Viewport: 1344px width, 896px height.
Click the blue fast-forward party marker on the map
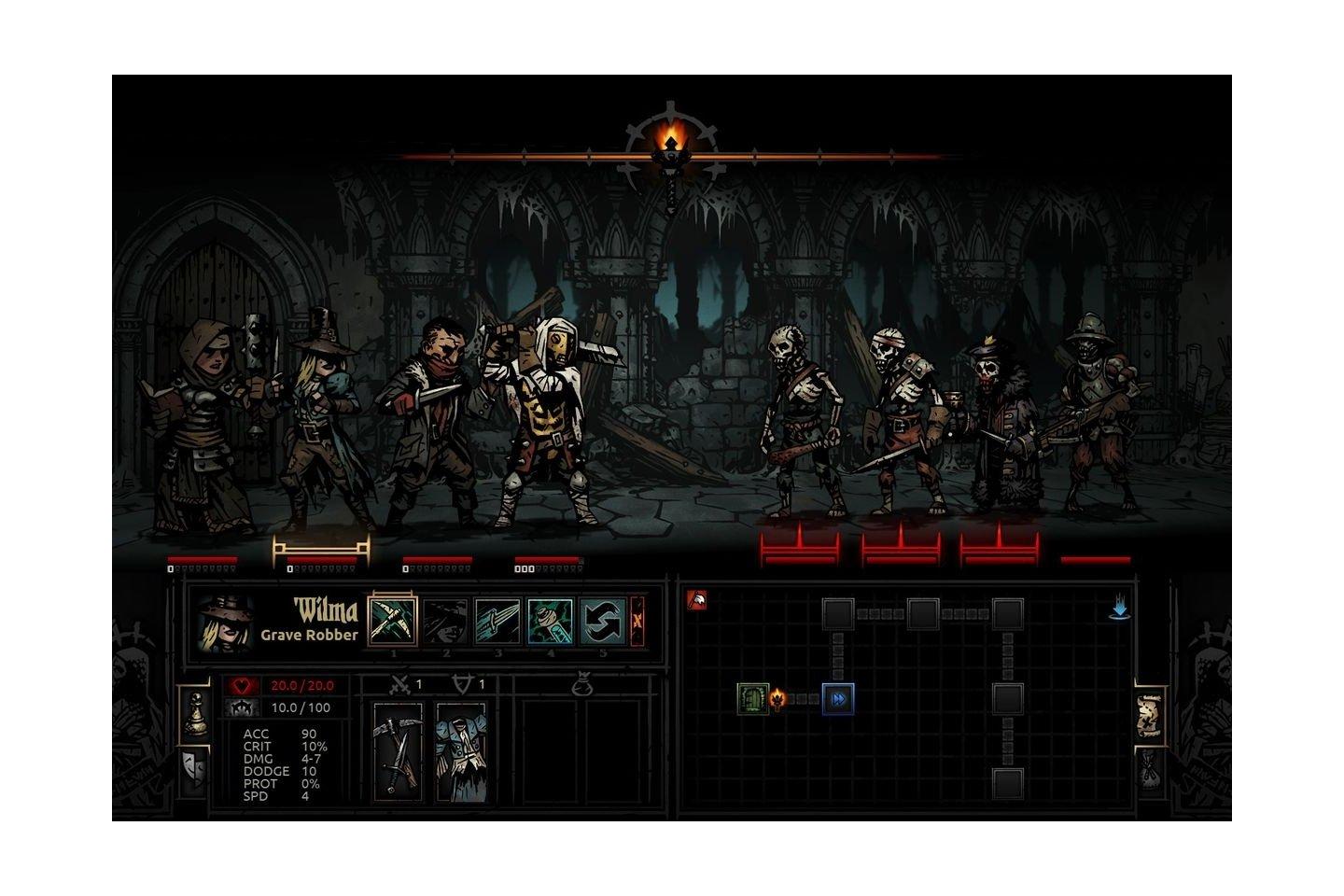[x=838, y=698]
